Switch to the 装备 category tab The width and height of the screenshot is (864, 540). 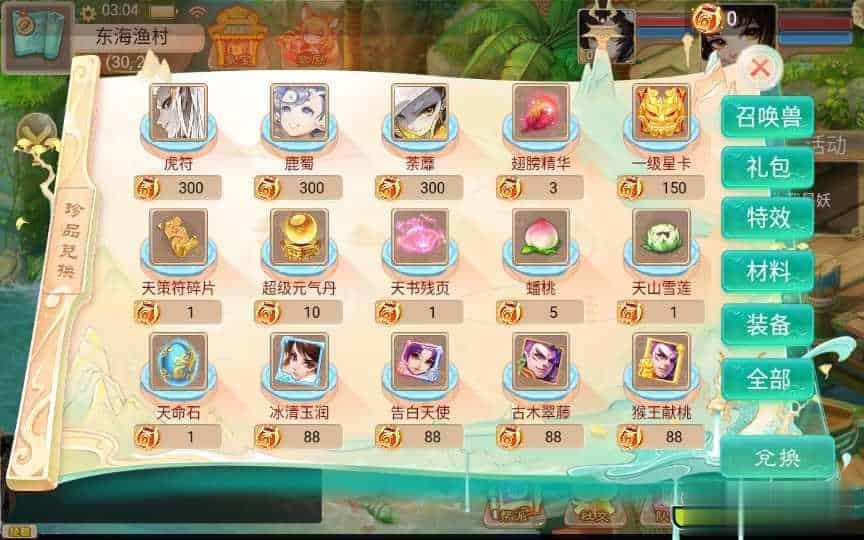point(768,324)
